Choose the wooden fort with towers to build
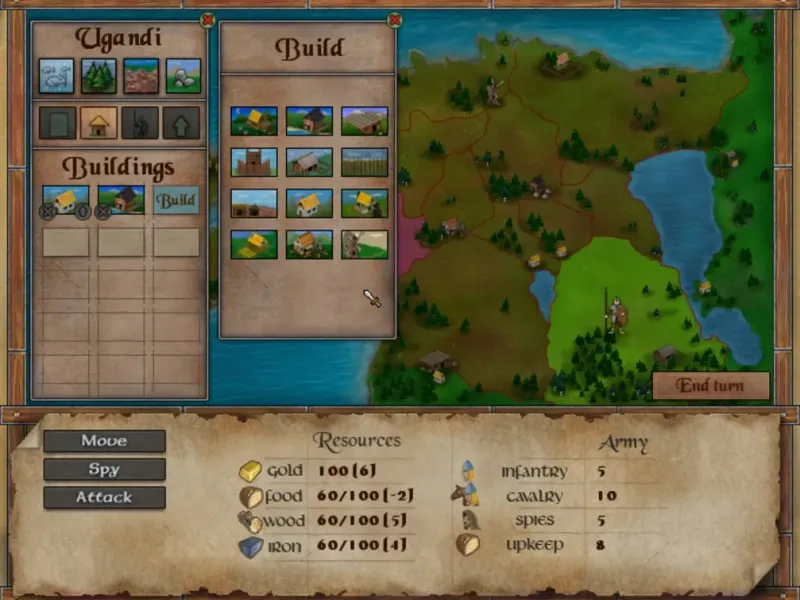The width and height of the screenshot is (800, 600). click(x=253, y=162)
